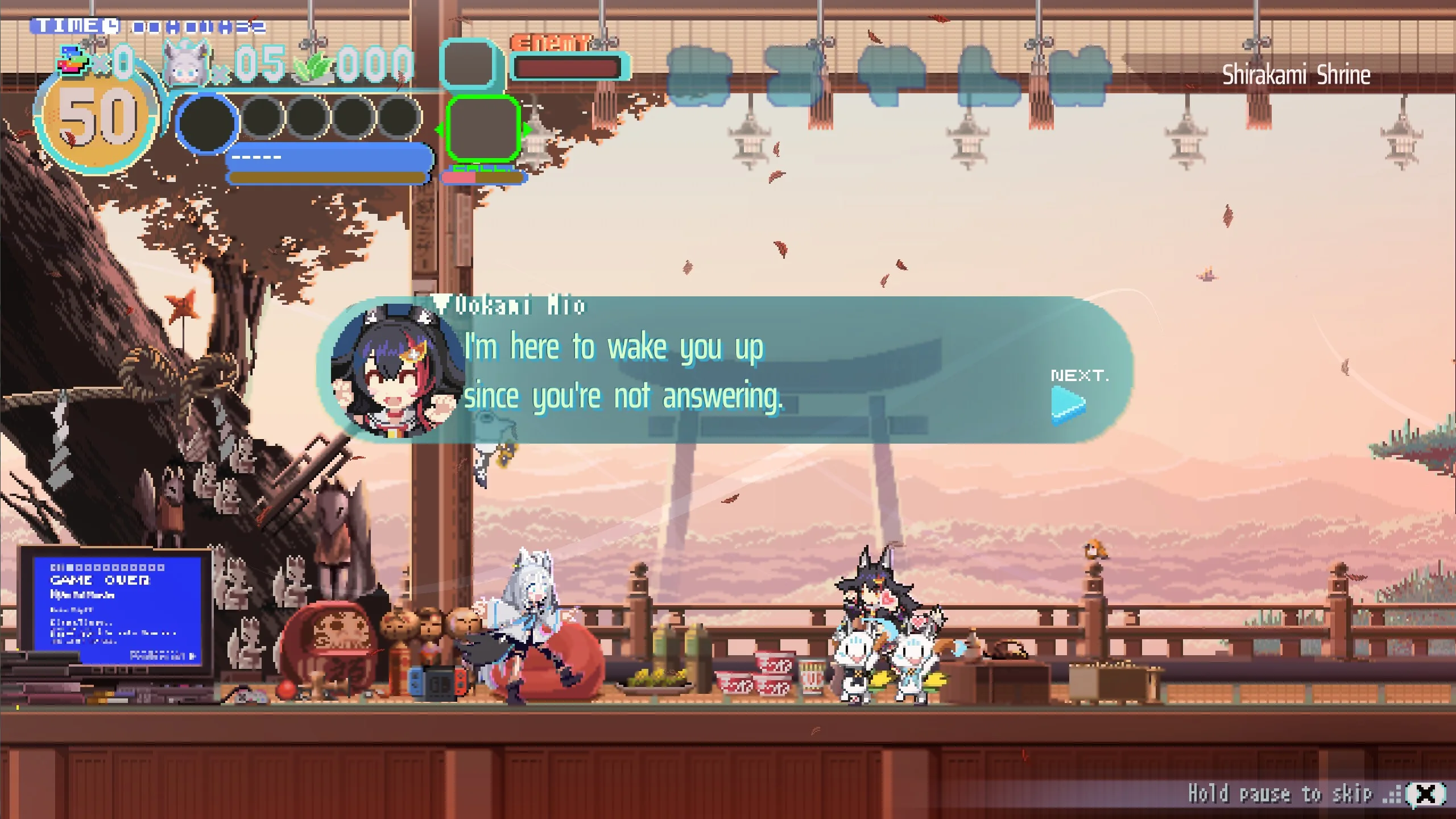
Task: Click the X skip icon at bottom right
Action: click(x=1428, y=793)
